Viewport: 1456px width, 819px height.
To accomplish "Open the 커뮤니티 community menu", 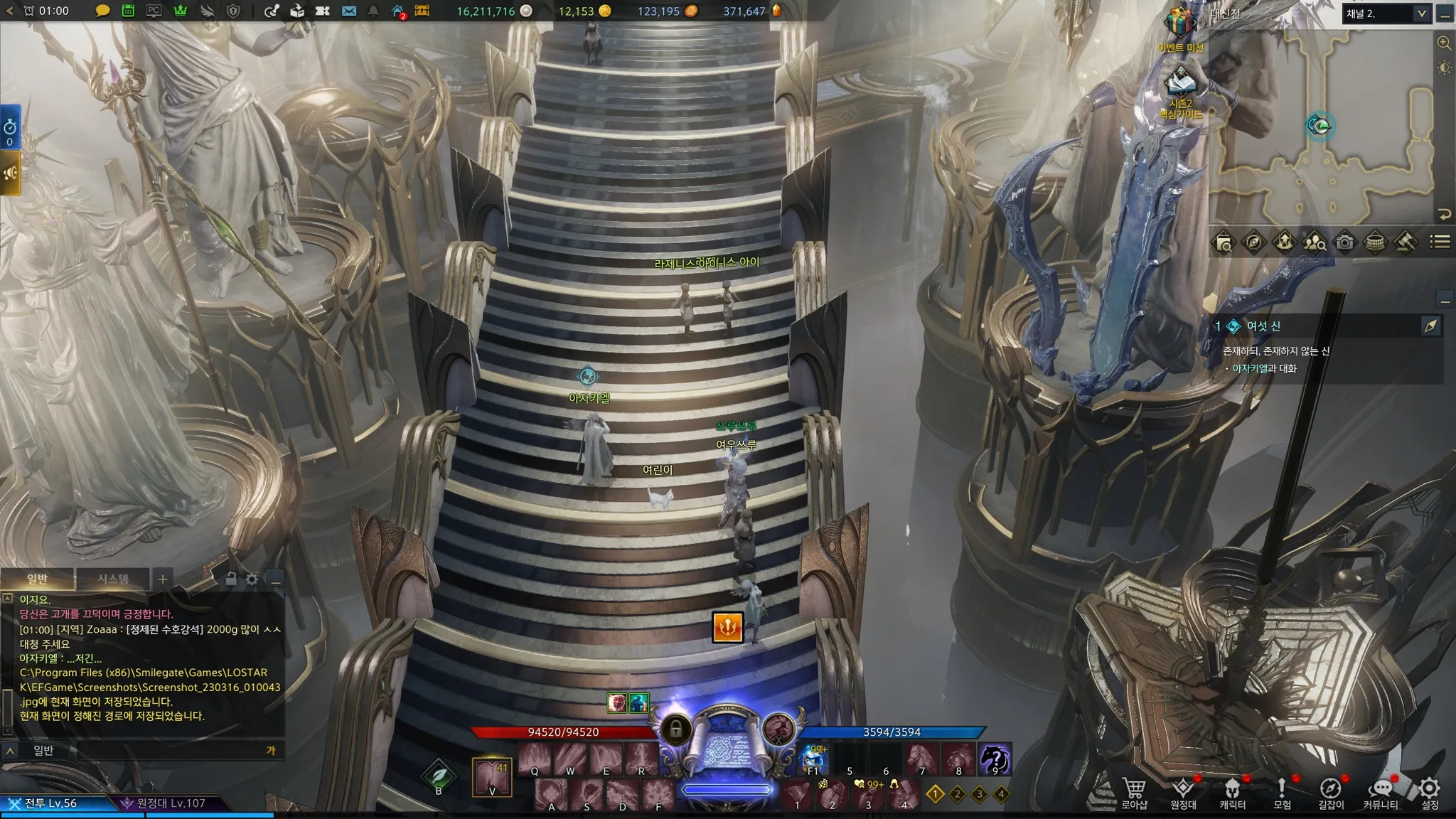I will coord(1380,793).
